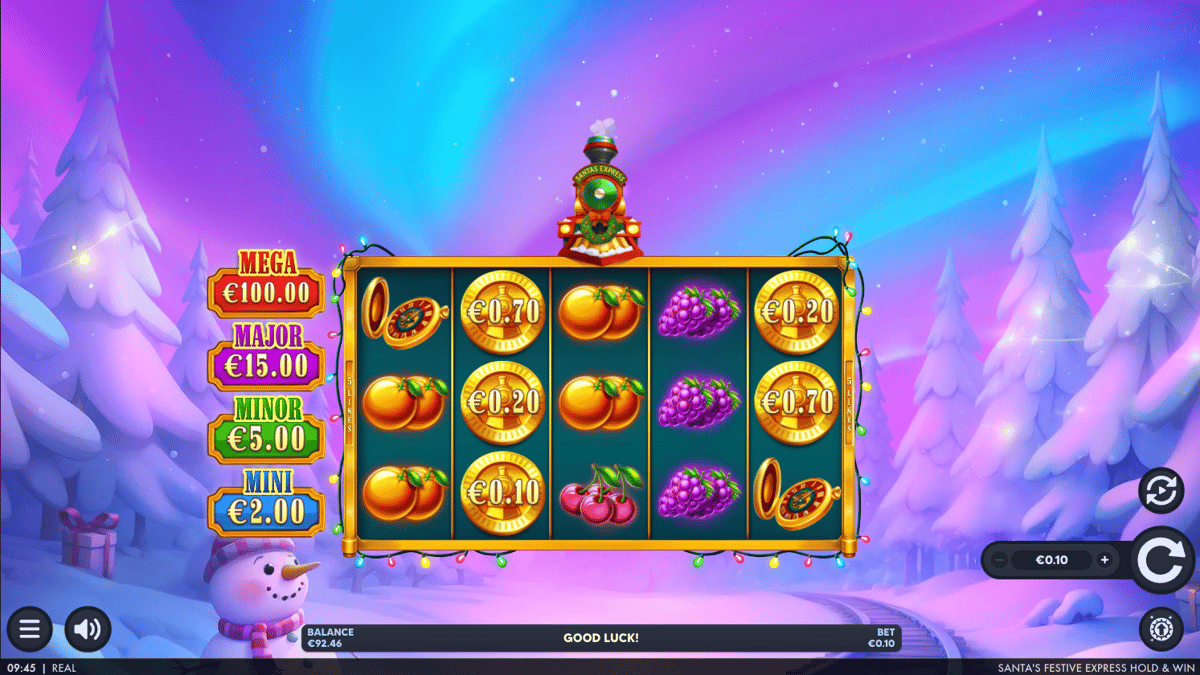Decrease the bet with the minus button

[1000, 560]
